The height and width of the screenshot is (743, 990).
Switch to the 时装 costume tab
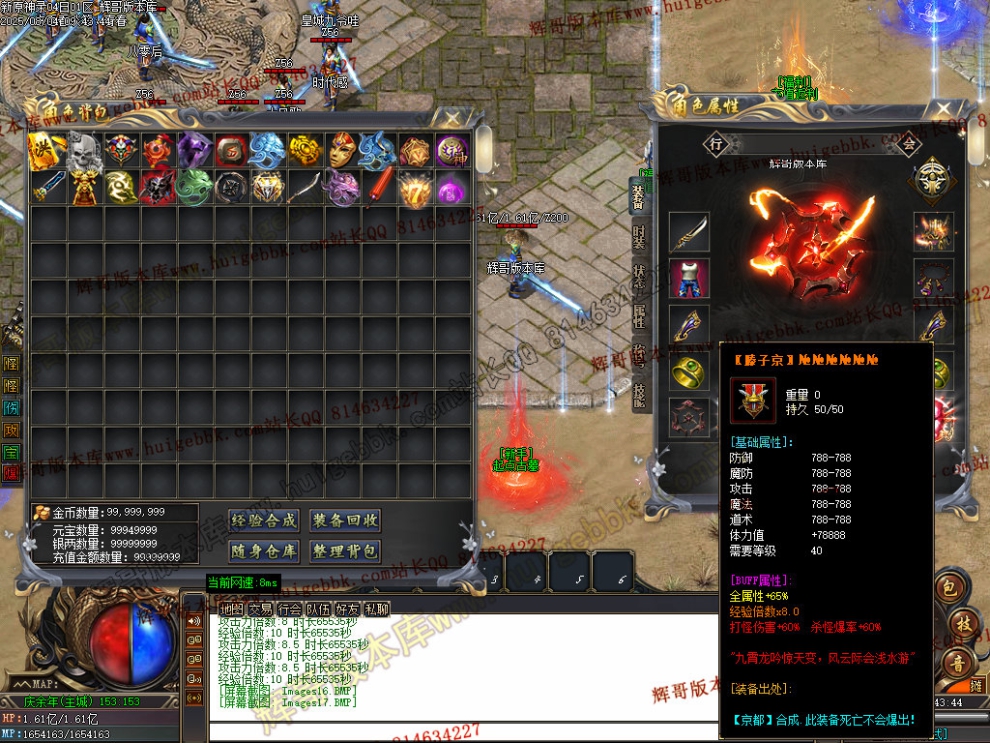click(x=640, y=236)
